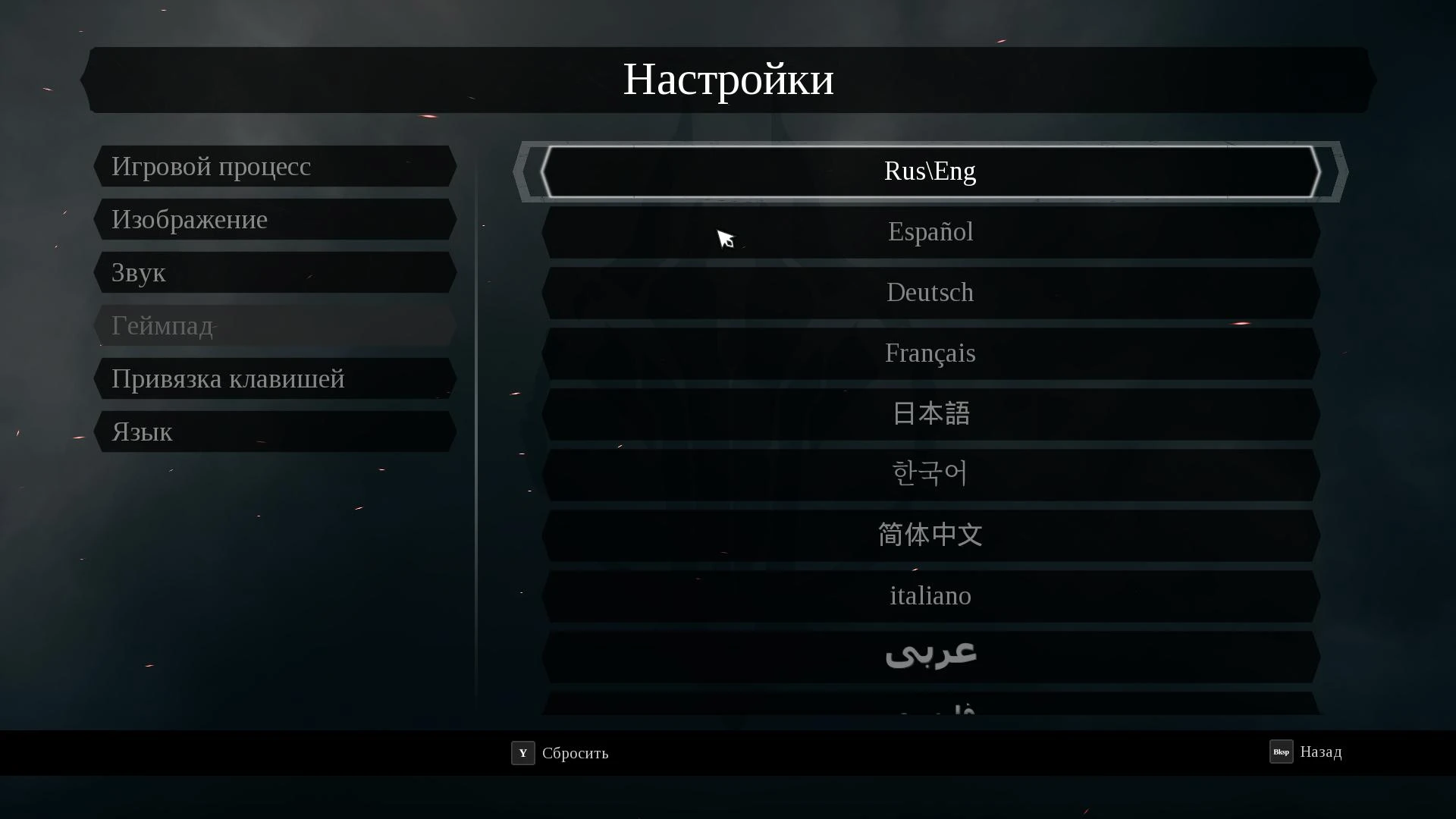Select the Rus\Eng language option
The height and width of the screenshot is (819, 1456).
coord(930,172)
